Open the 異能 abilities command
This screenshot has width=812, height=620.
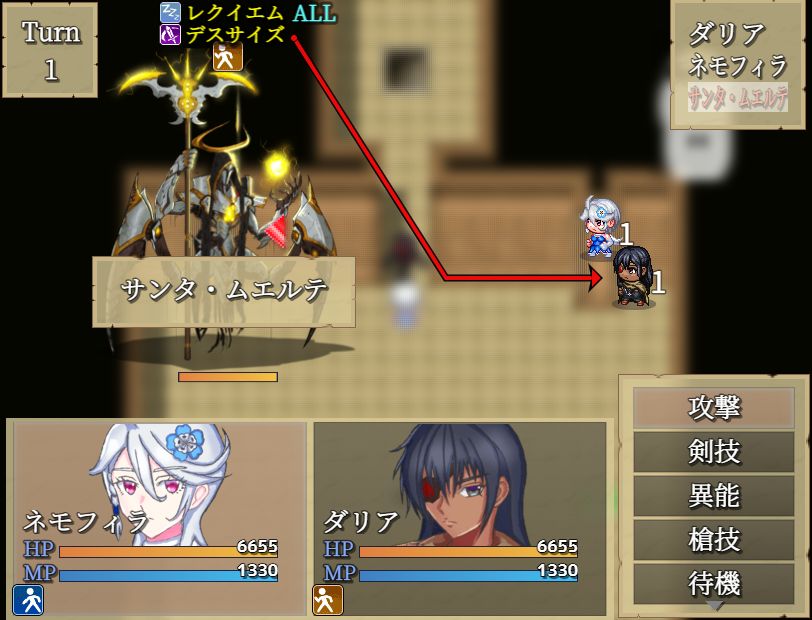click(x=714, y=496)
